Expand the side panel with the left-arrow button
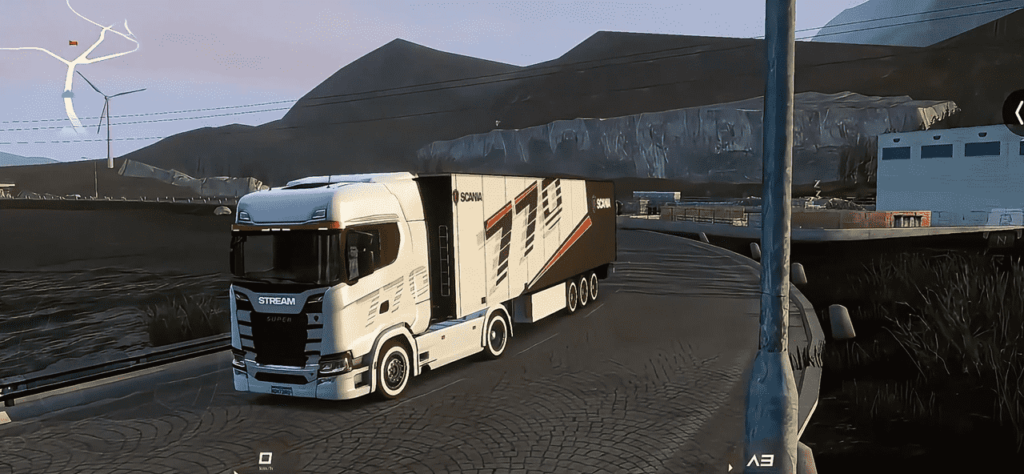 pyautogui.click(x=1016, y=113)
